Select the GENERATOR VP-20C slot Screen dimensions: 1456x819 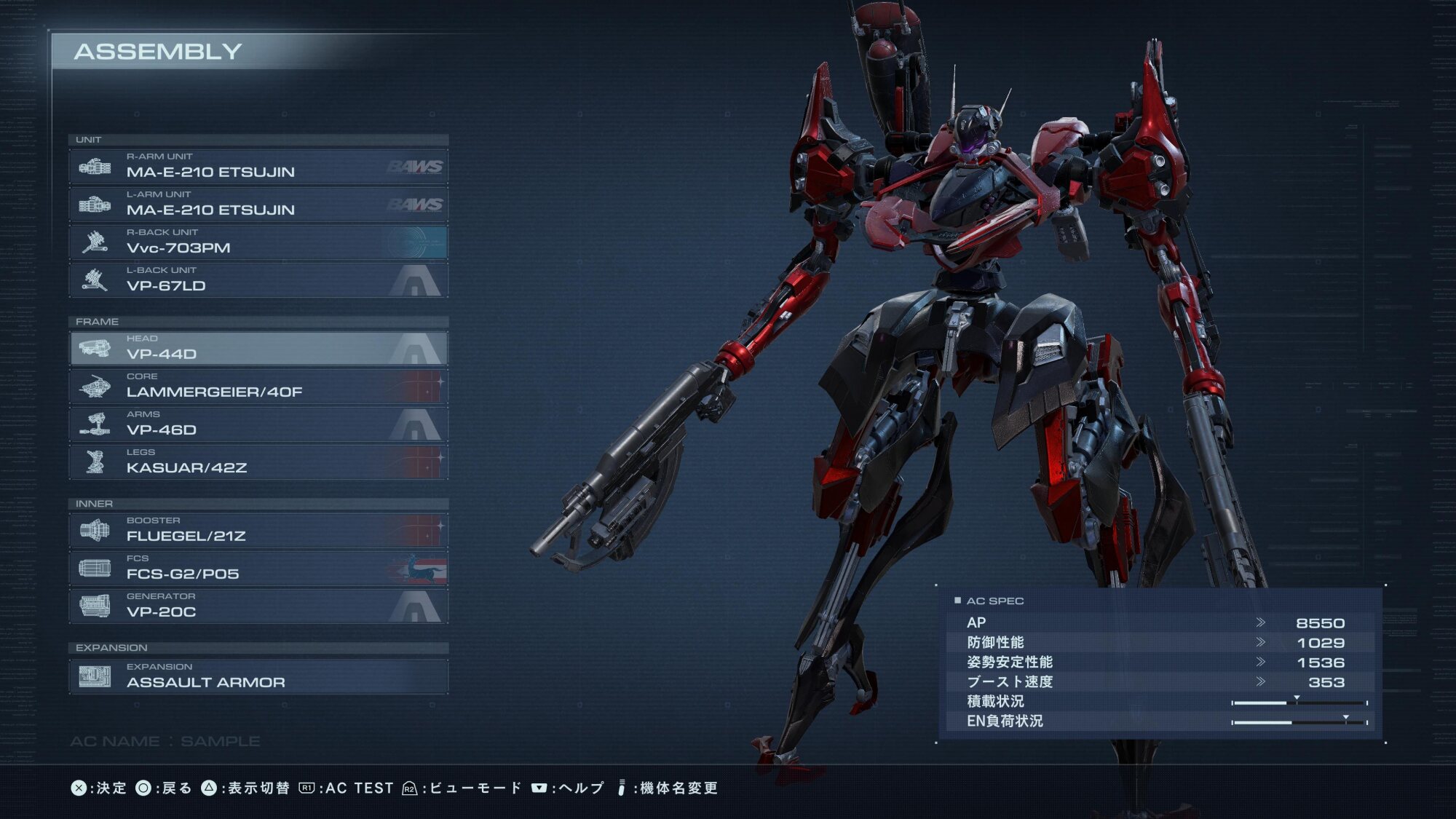pos(258,606)
